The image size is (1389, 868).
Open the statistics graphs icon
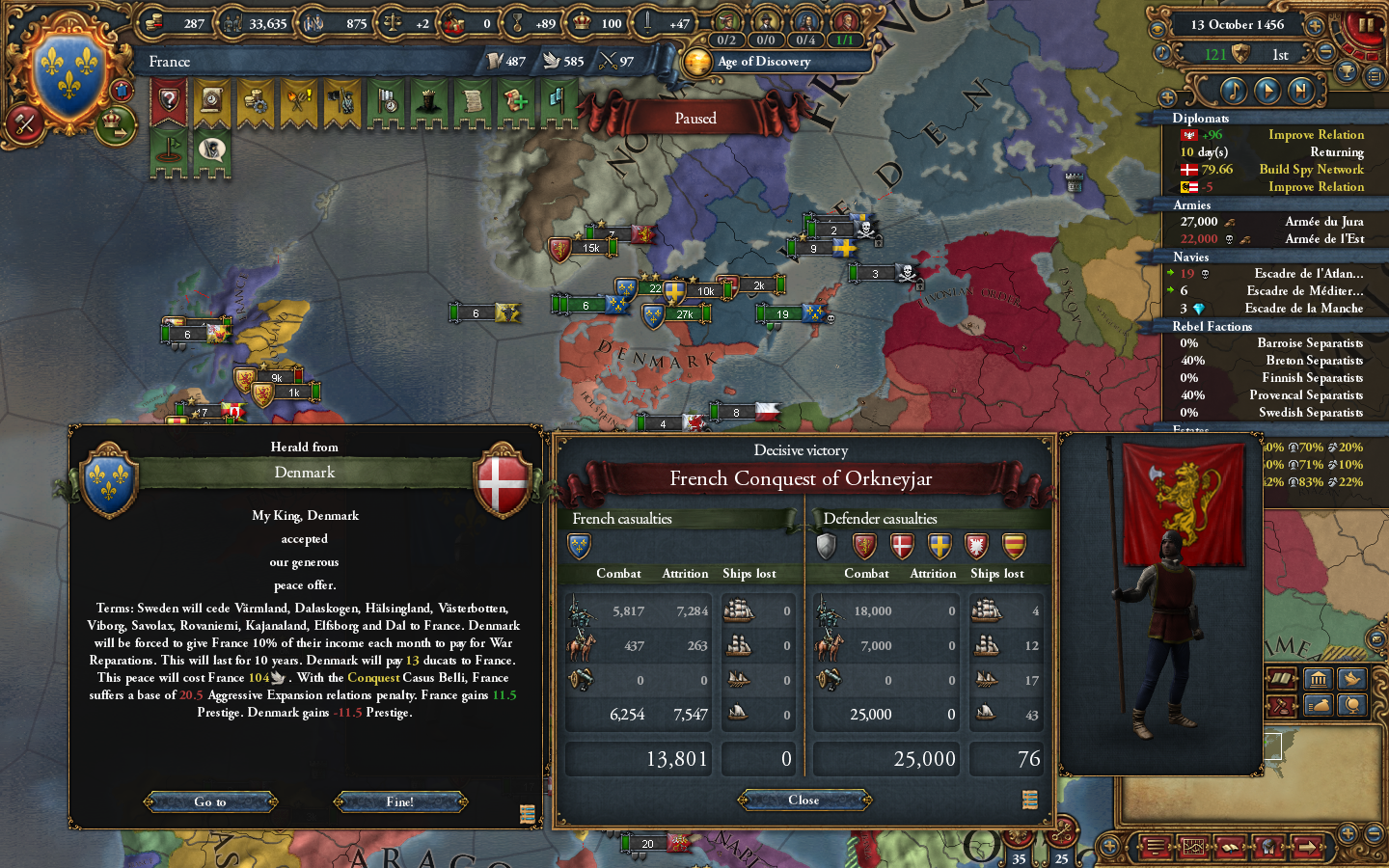point(1193,847)
